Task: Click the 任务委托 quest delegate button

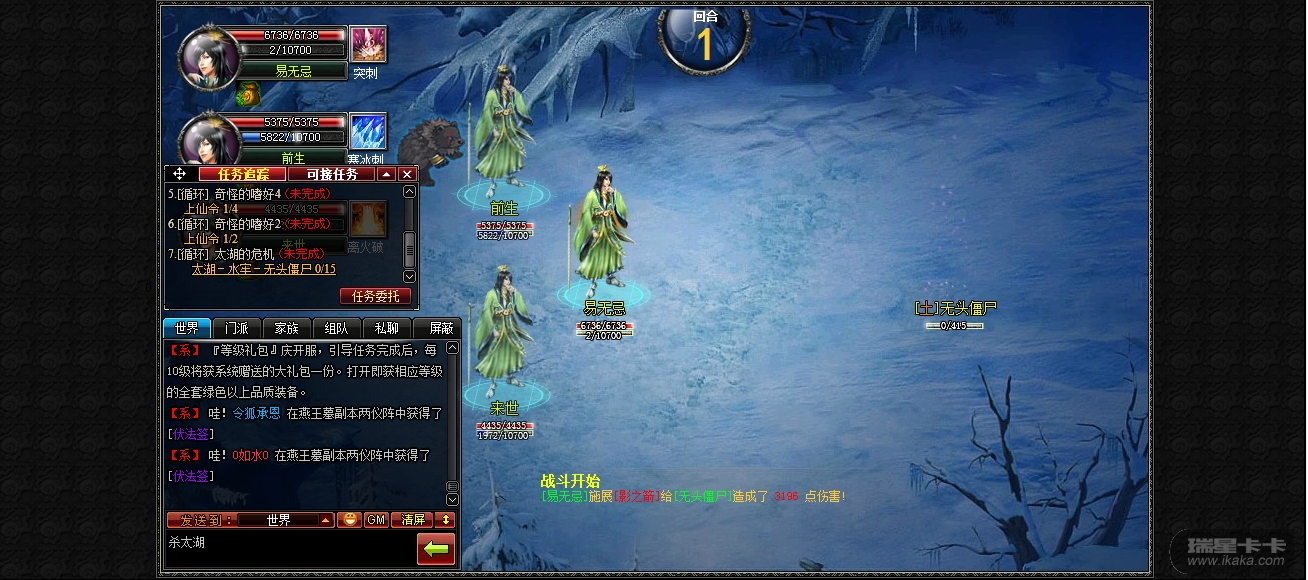Action: pyautogui.click(x=375, y=296)
